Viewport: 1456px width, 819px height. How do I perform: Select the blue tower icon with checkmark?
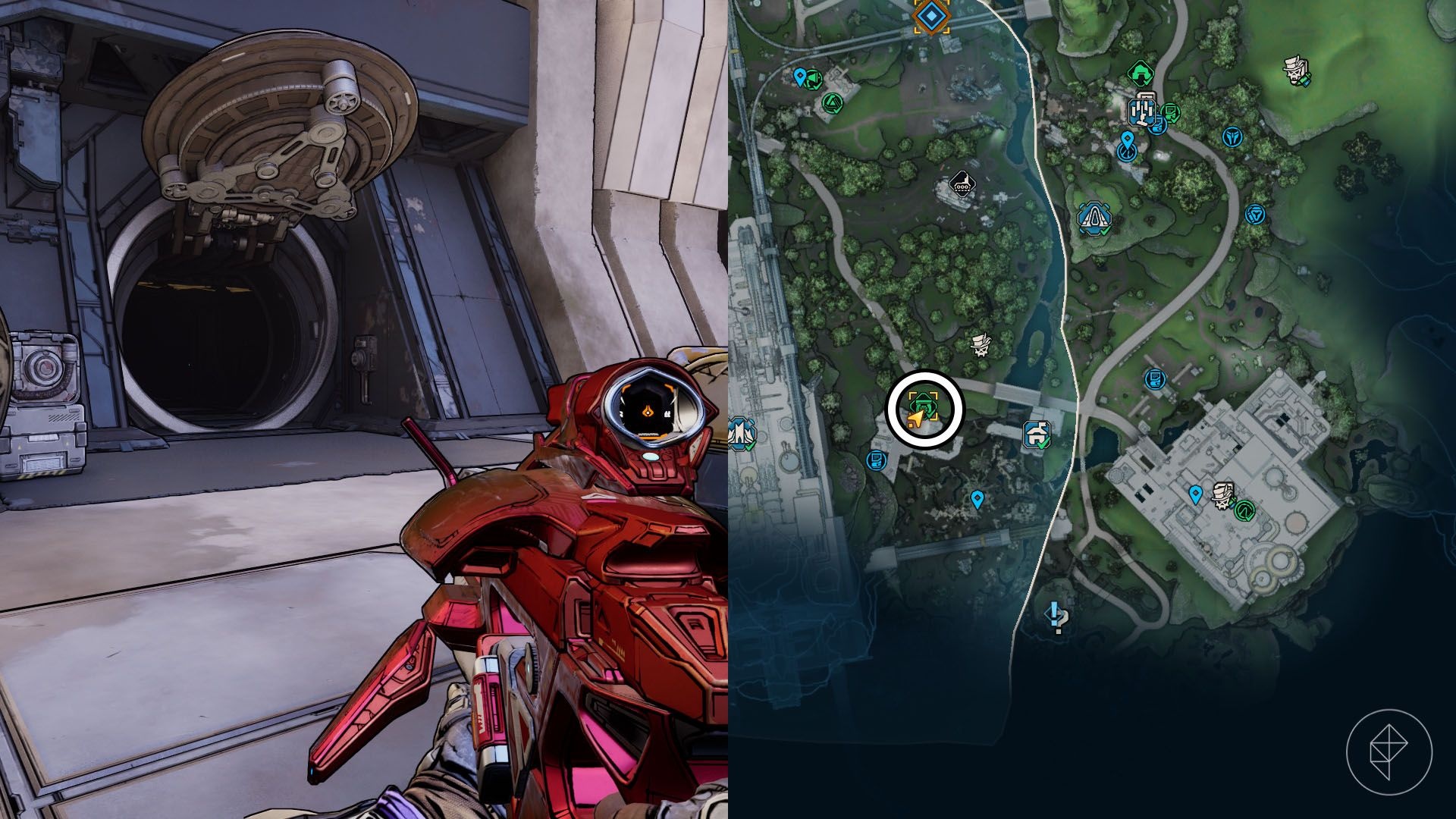click(x=1094, y=218)
